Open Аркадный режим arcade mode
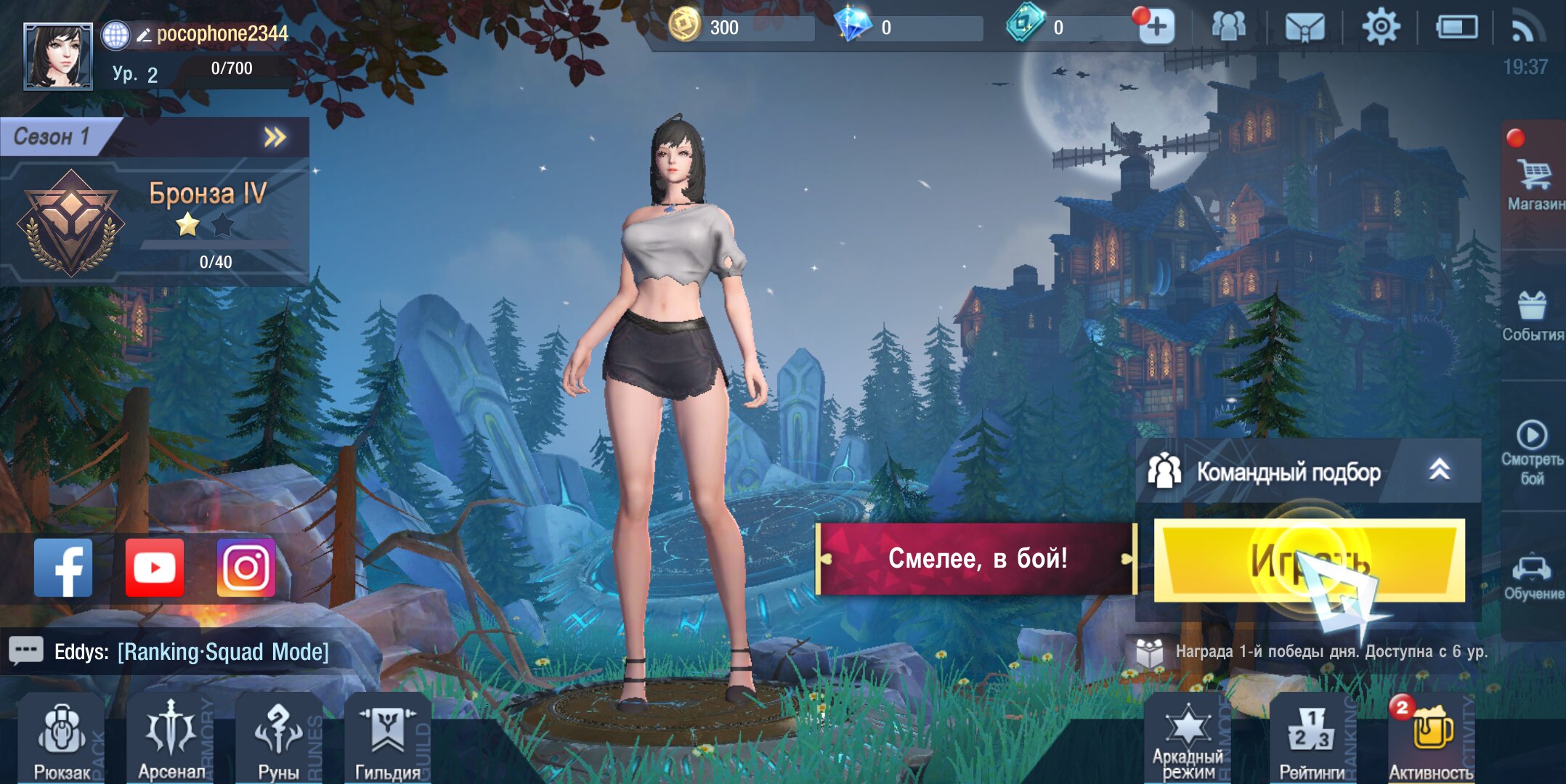 [1188, 740]
